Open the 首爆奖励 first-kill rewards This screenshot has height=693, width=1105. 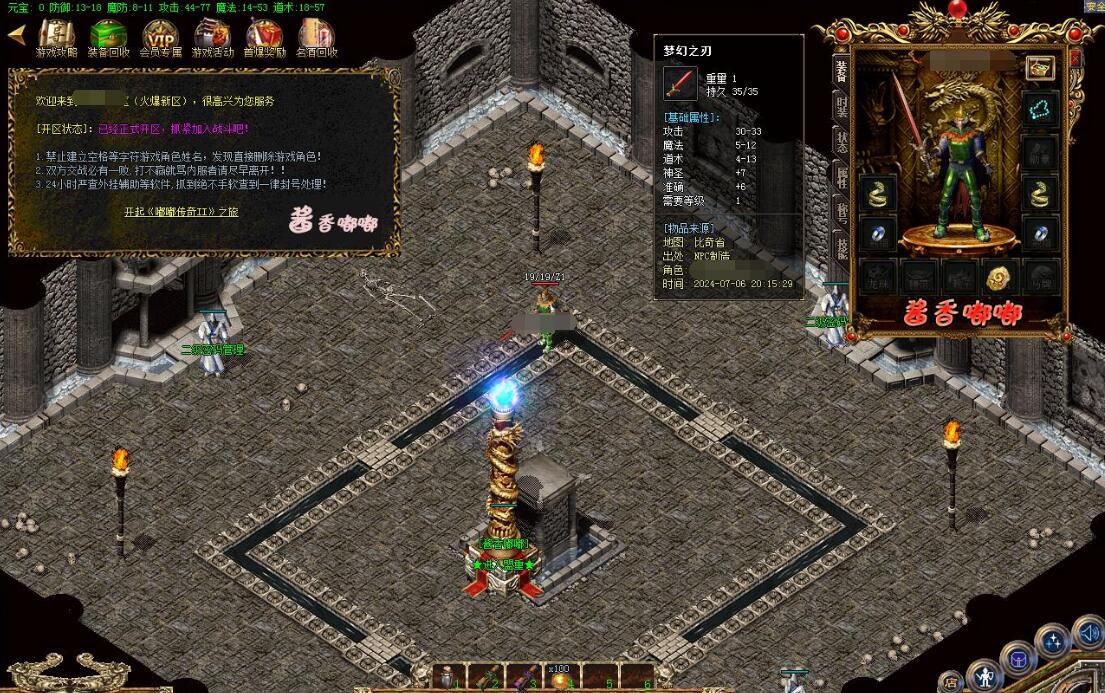click(x=264, y=38)
